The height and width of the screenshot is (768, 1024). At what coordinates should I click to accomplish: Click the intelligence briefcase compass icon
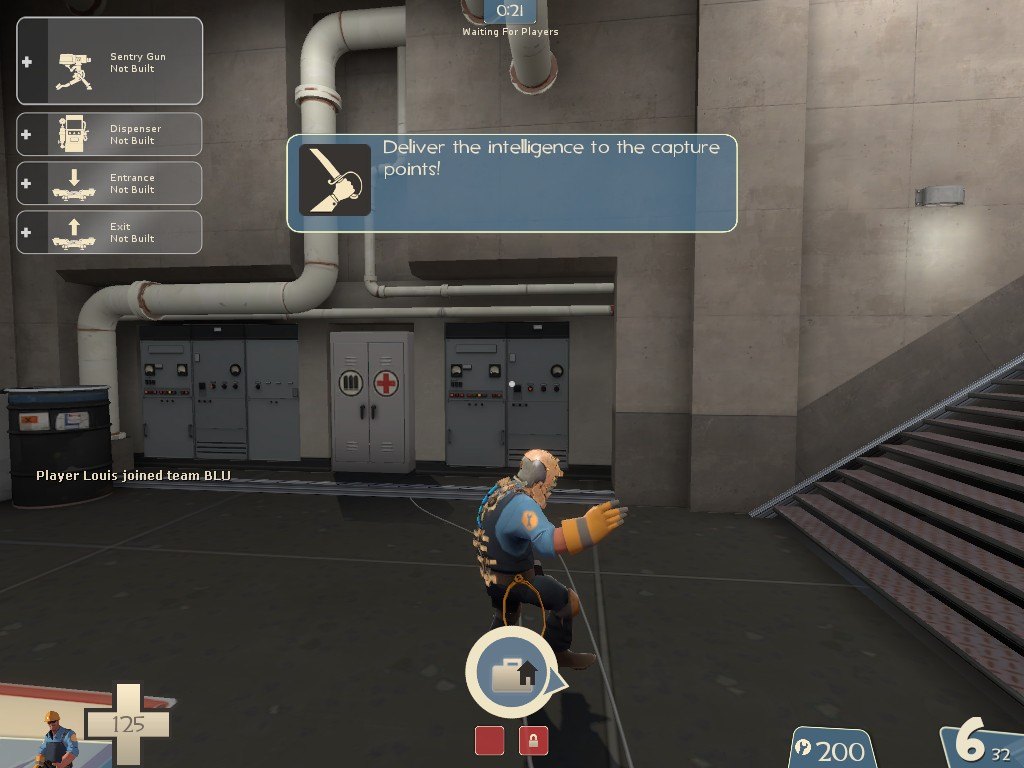(512, 672)
